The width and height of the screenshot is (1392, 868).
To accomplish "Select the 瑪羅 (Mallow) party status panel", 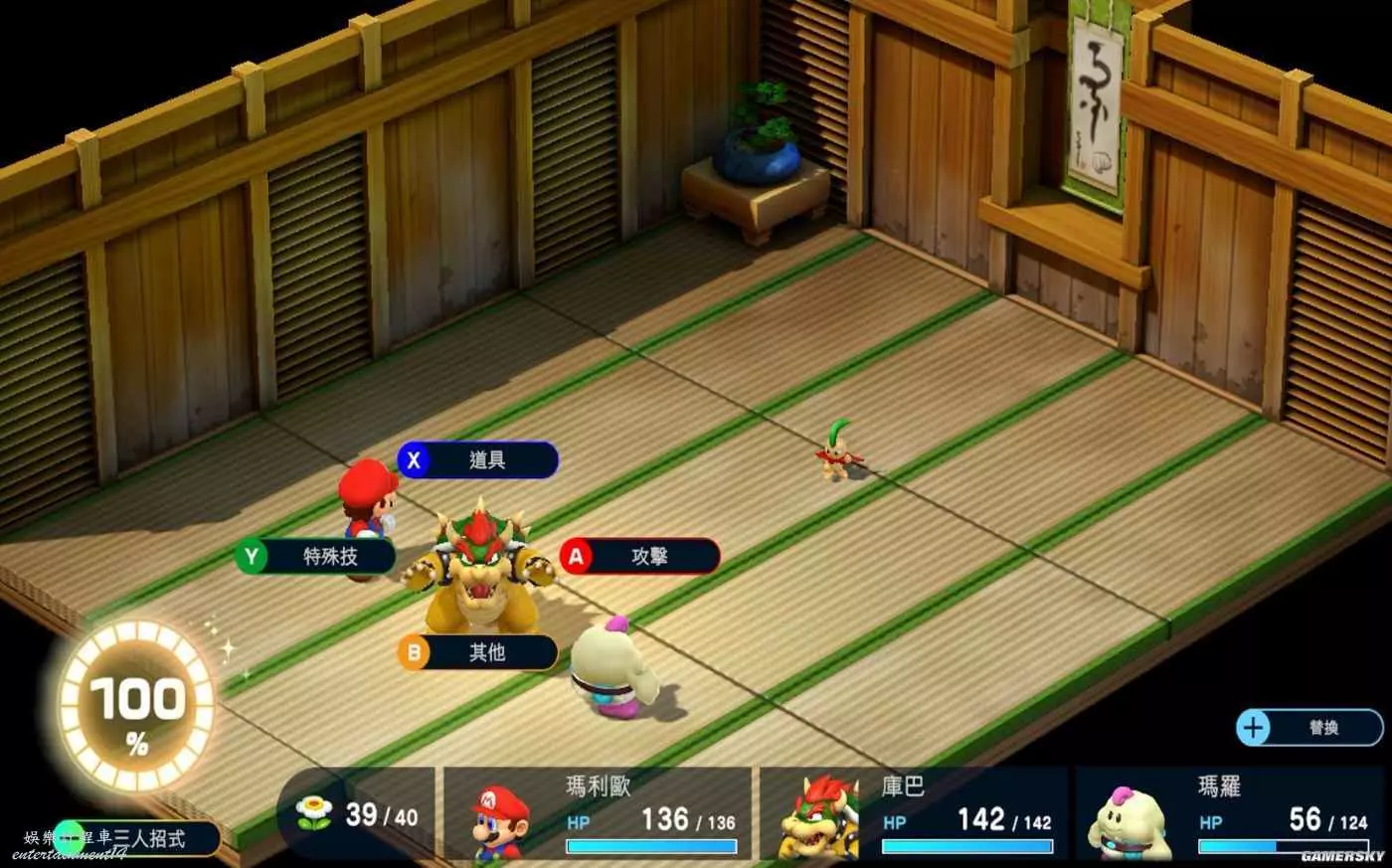I will (1228, 814).
